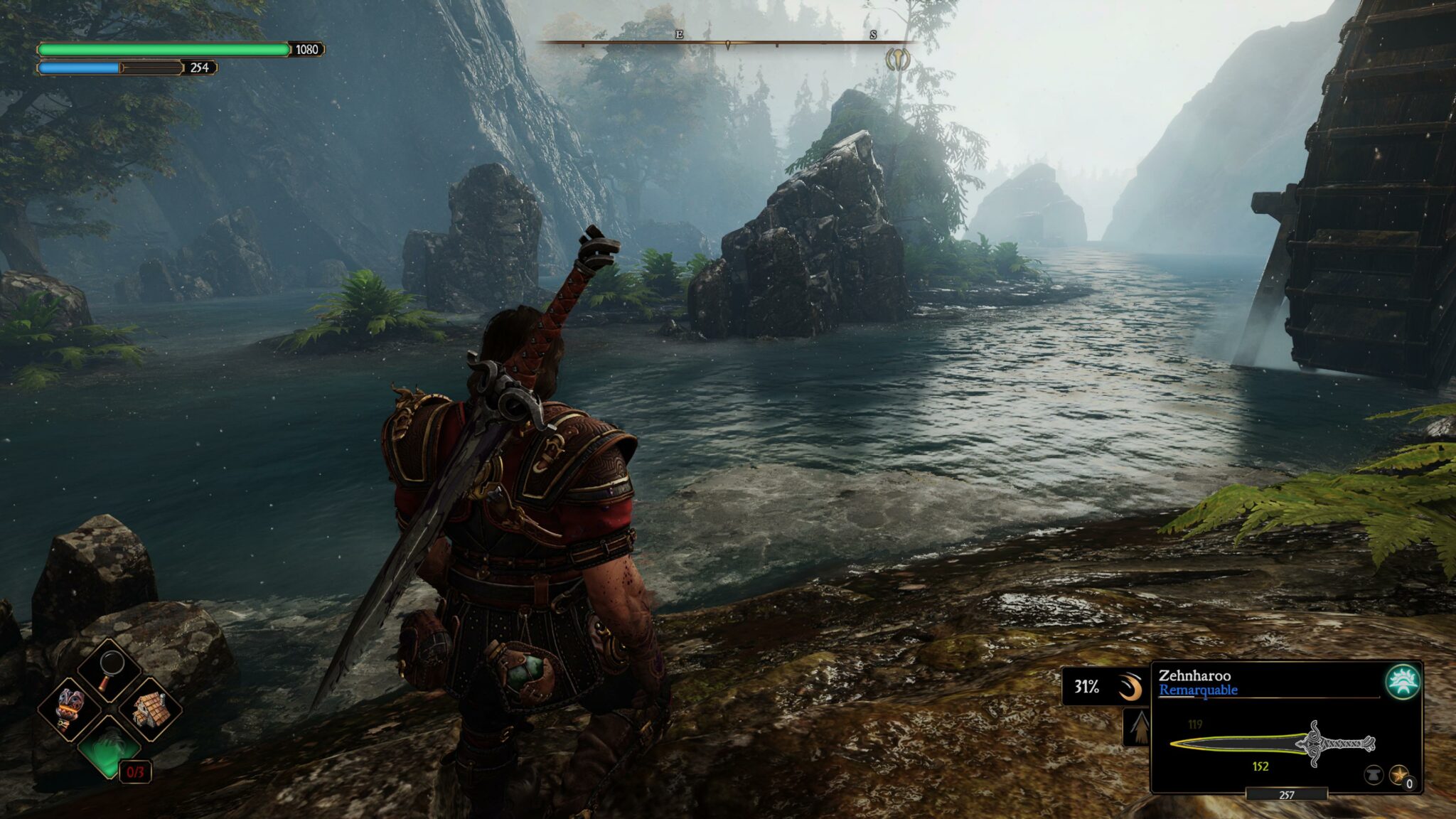The width and height of the screenshot is (1456, 819).
Task: Select the magnifying glass quick slot
Action: 109,670
